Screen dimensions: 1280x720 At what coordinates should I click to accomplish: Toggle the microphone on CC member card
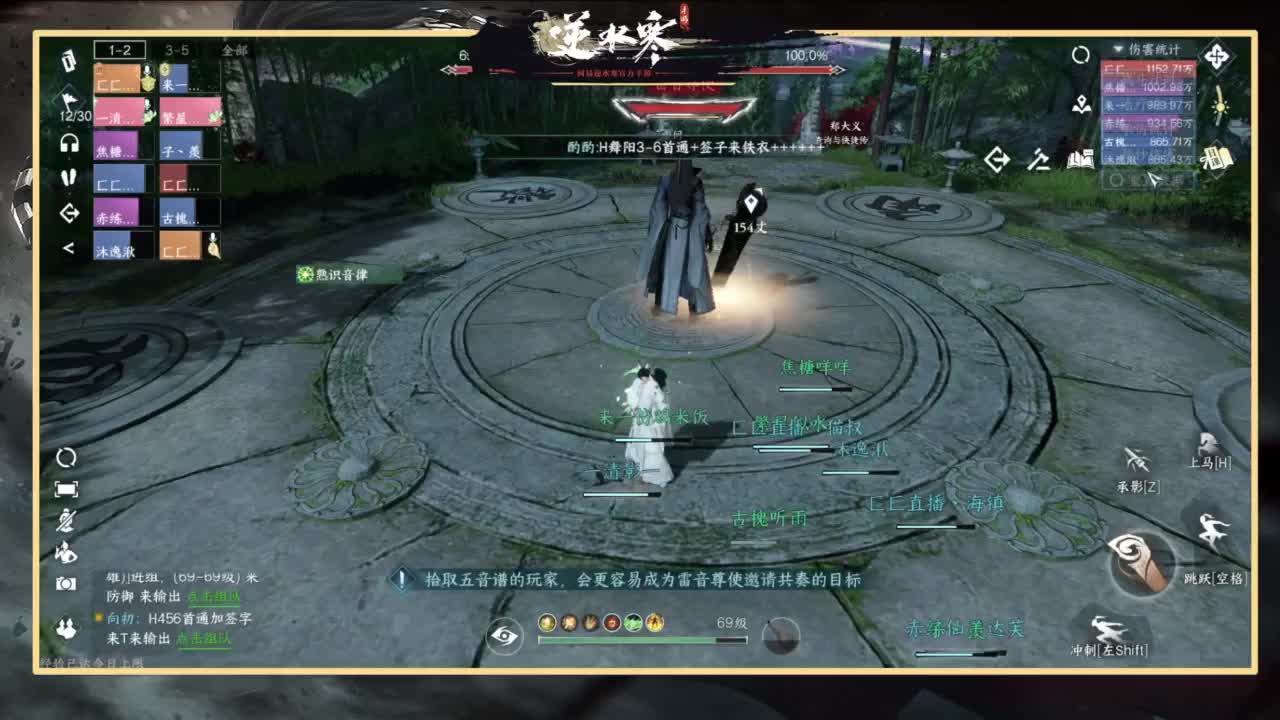(x=147, y=70)
